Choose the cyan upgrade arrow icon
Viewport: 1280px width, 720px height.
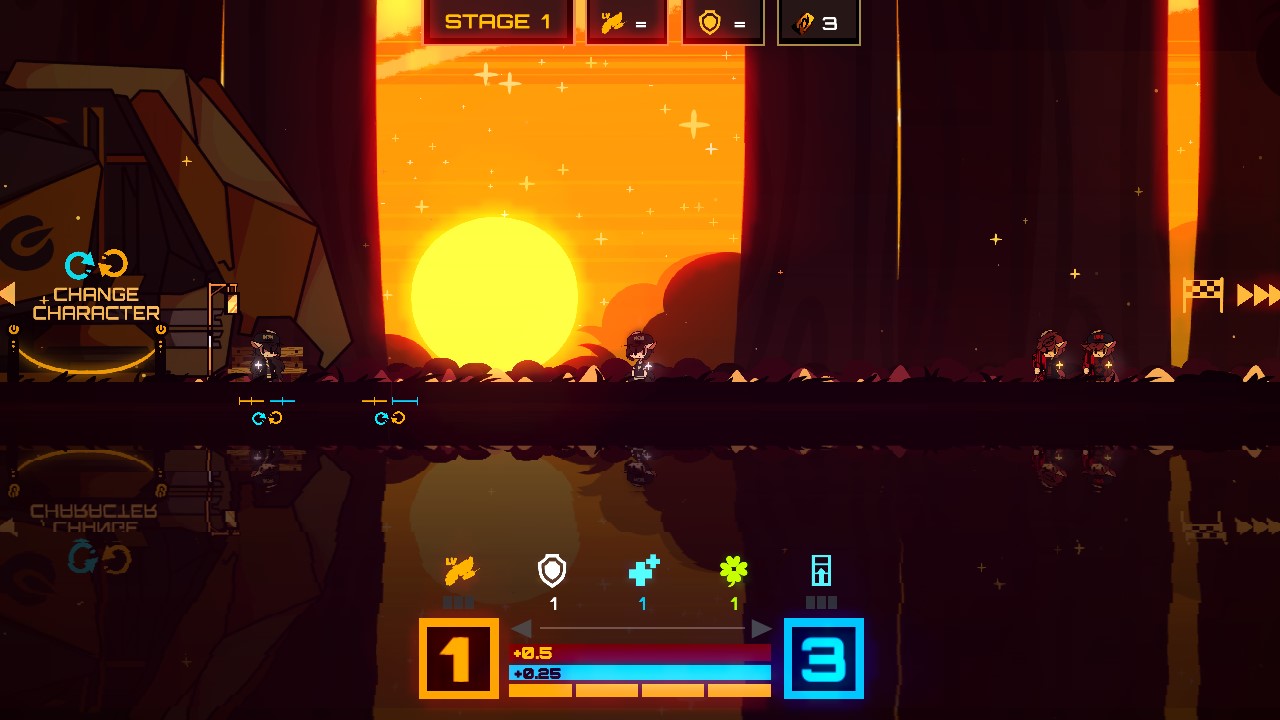pos(821,571)
